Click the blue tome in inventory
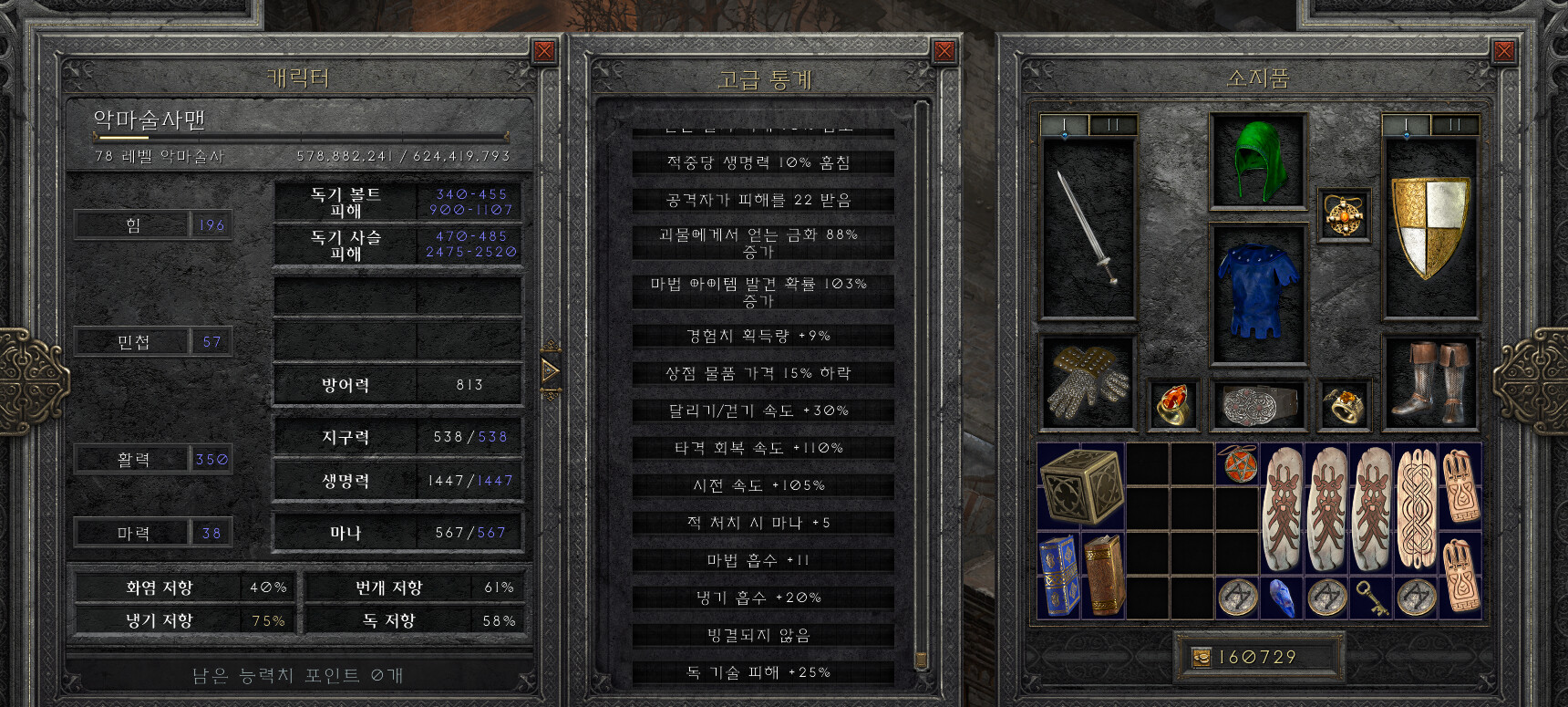This screenshot has width=1568, height=707. tap(1058, 576)
